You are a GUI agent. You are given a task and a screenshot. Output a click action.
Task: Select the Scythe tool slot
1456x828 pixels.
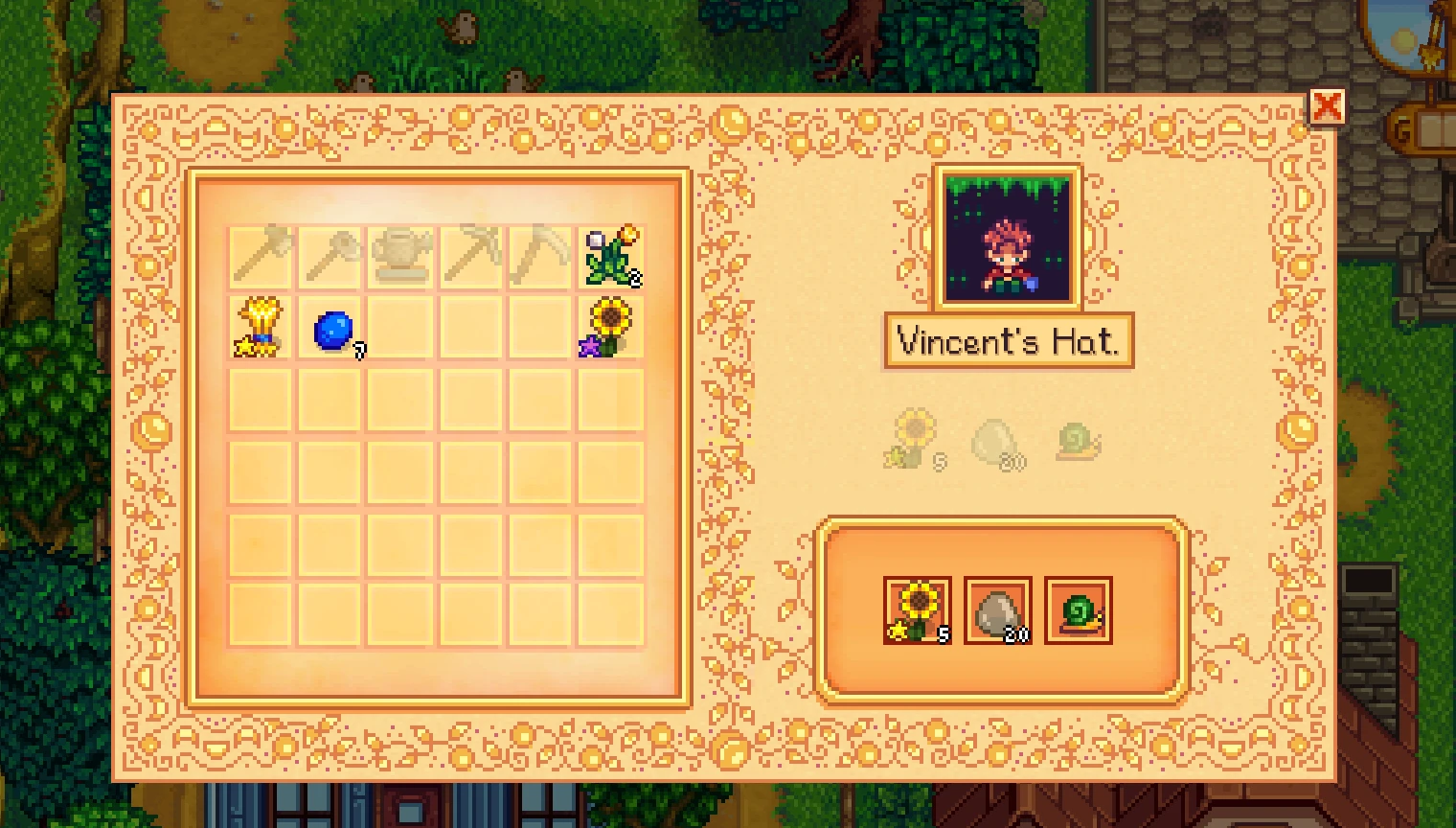542,255
